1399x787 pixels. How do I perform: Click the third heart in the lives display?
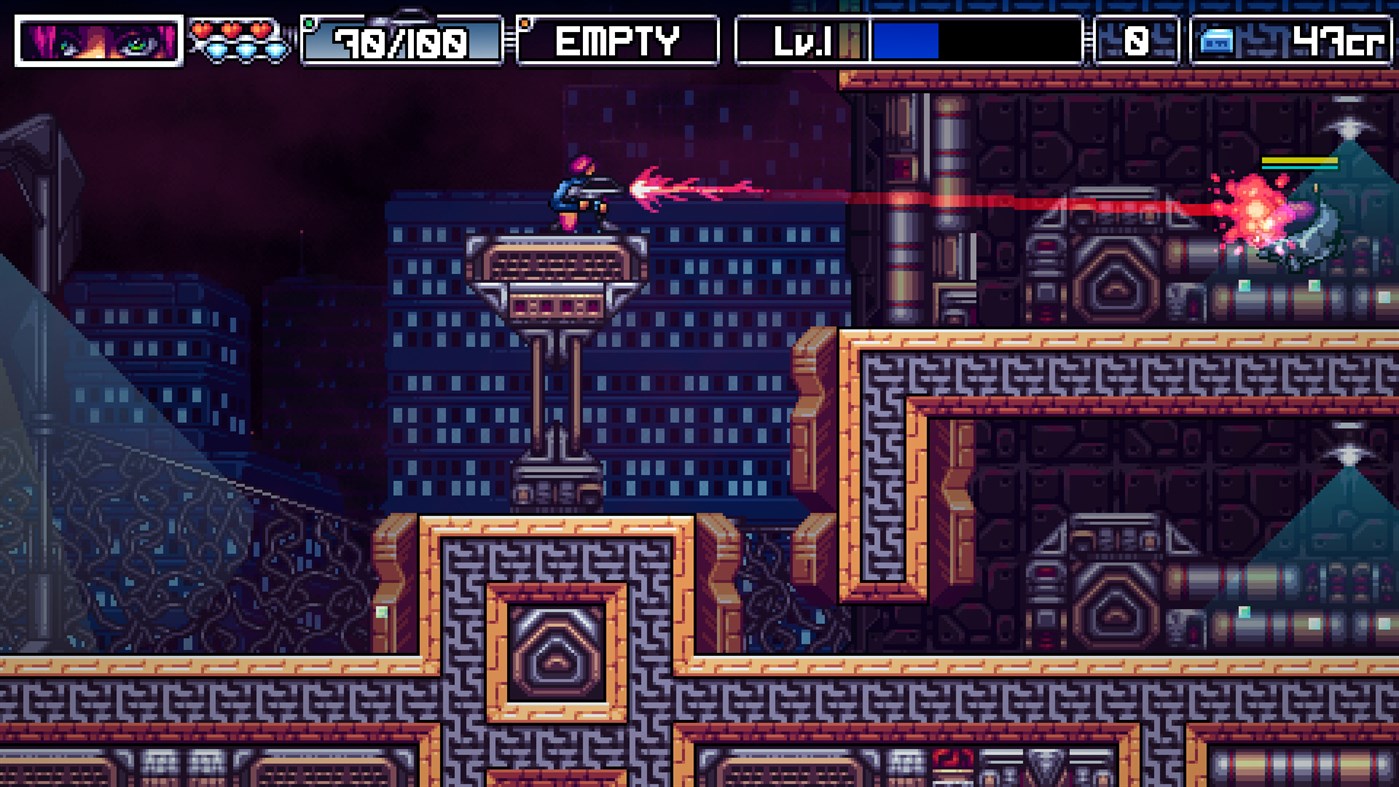point(262,29)
